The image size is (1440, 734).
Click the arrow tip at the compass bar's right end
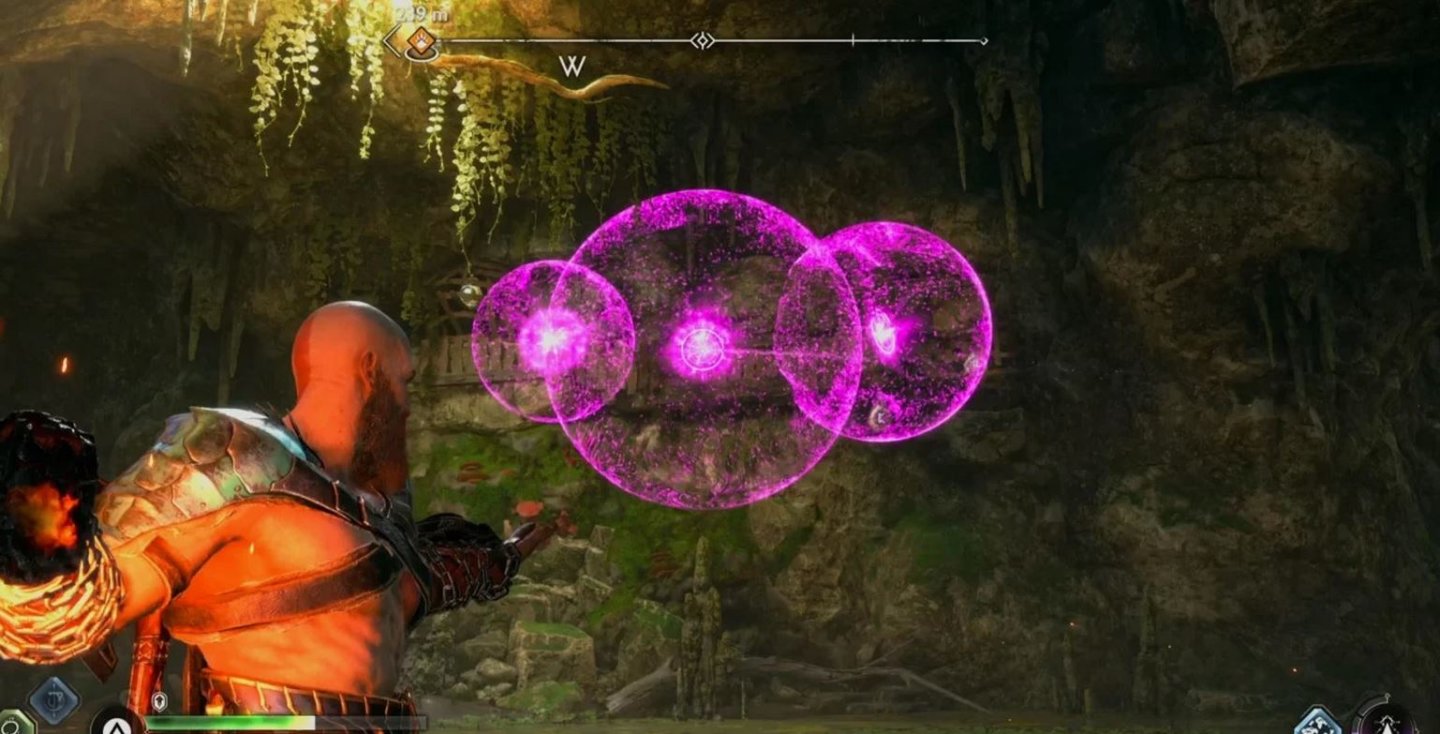[x=986, y=39]
